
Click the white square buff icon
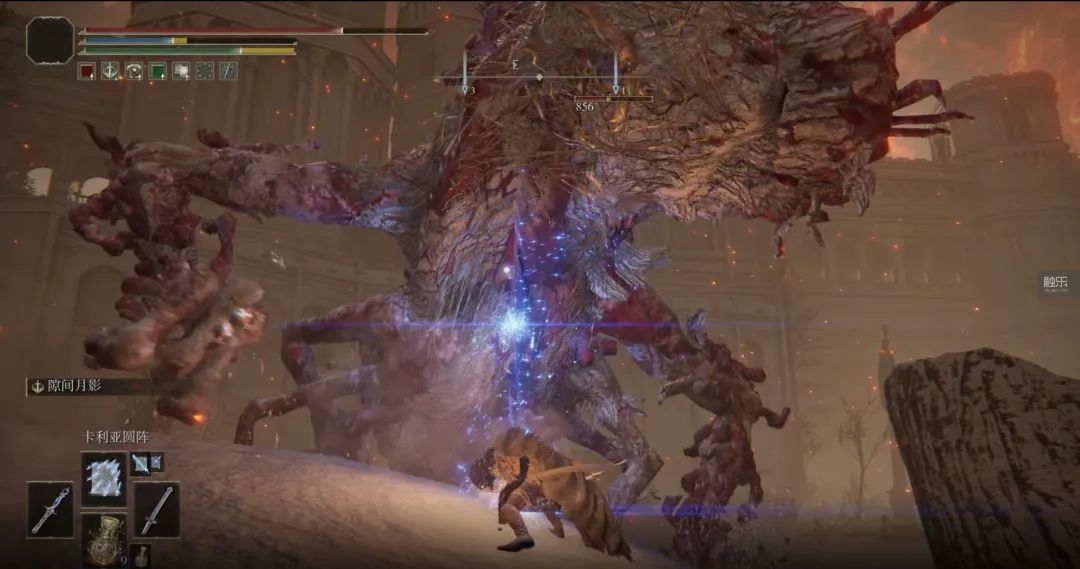pos(181,71)
